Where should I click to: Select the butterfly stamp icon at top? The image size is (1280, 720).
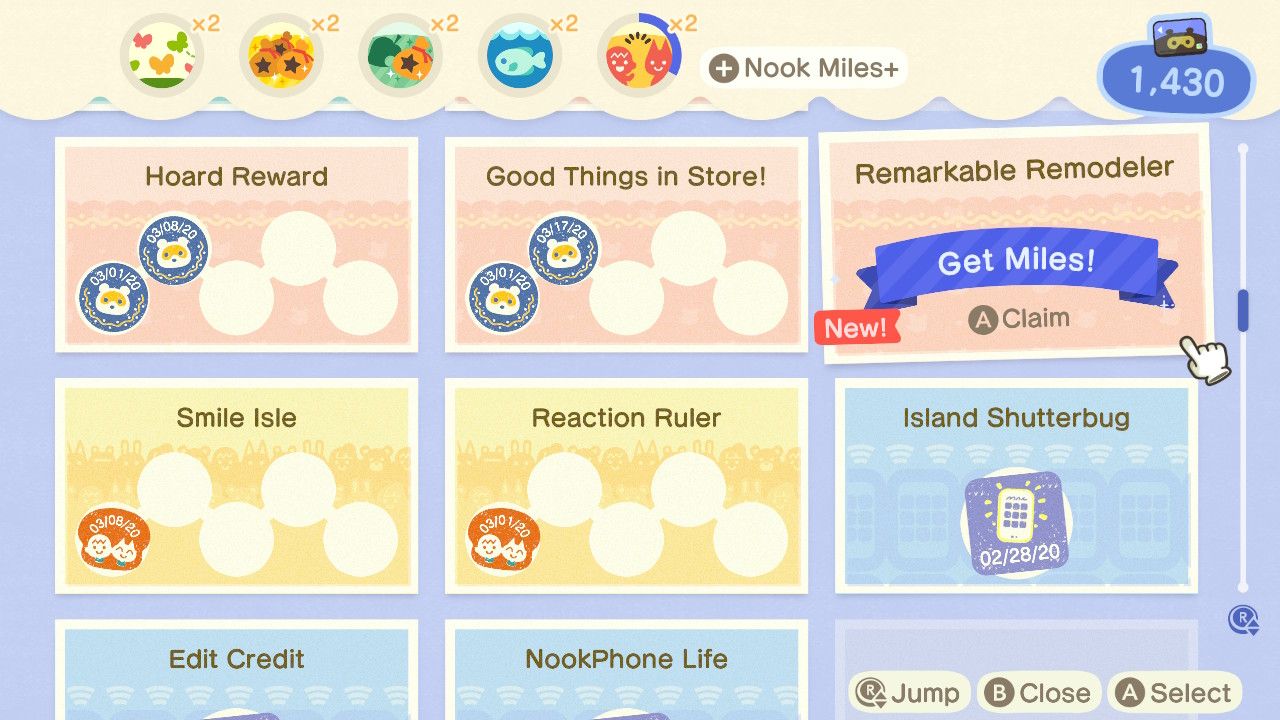162,55
